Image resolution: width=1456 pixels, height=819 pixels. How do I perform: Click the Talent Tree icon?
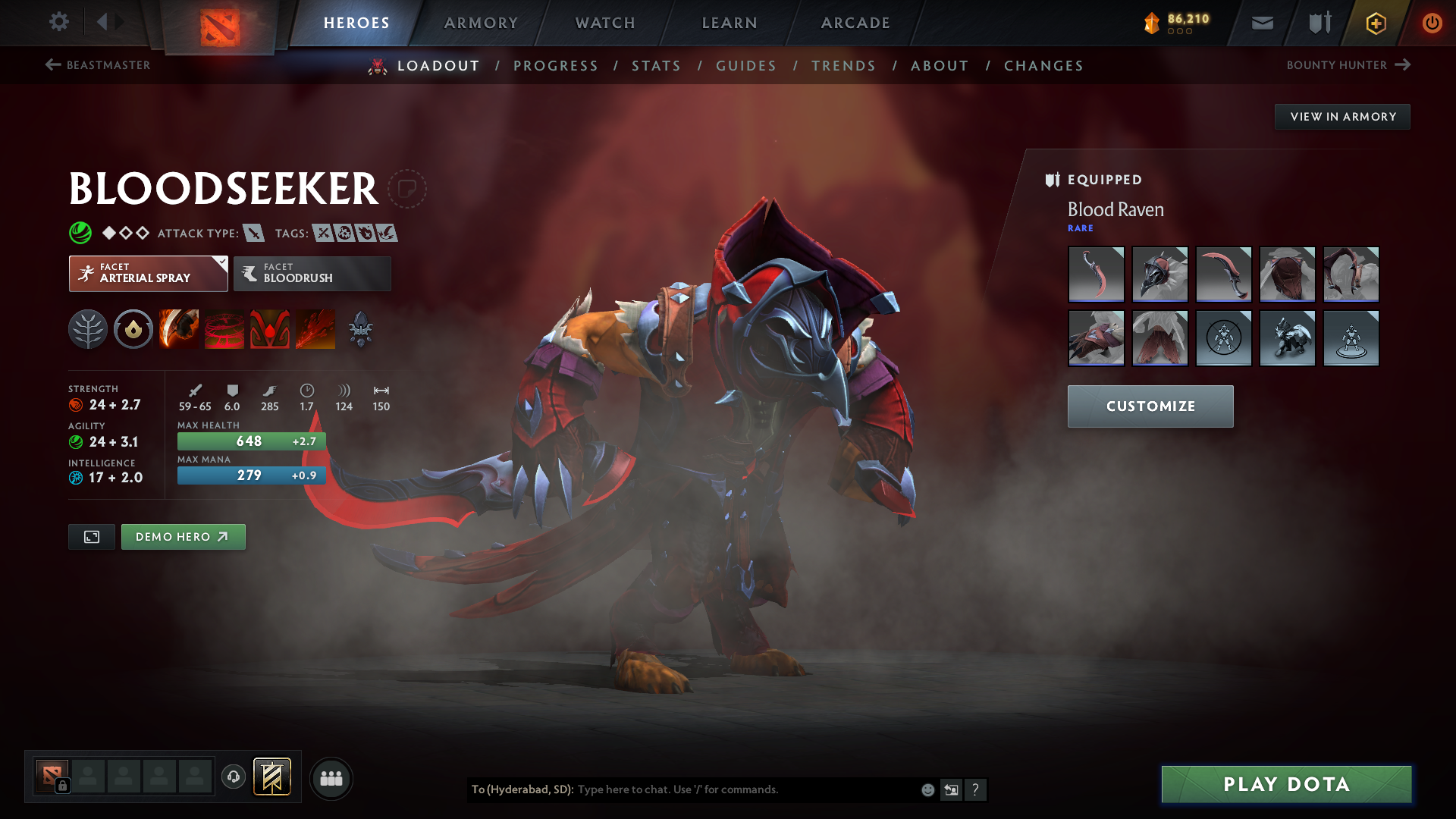tap(88, 328)
